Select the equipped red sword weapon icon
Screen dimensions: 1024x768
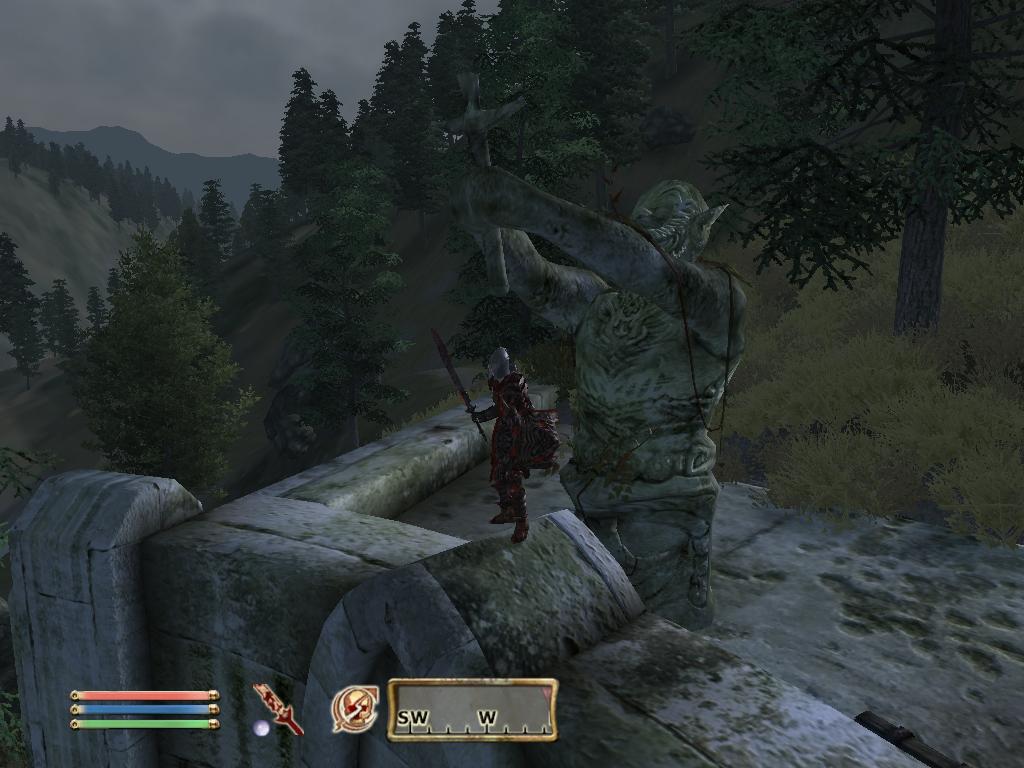(x=278, y=708)
